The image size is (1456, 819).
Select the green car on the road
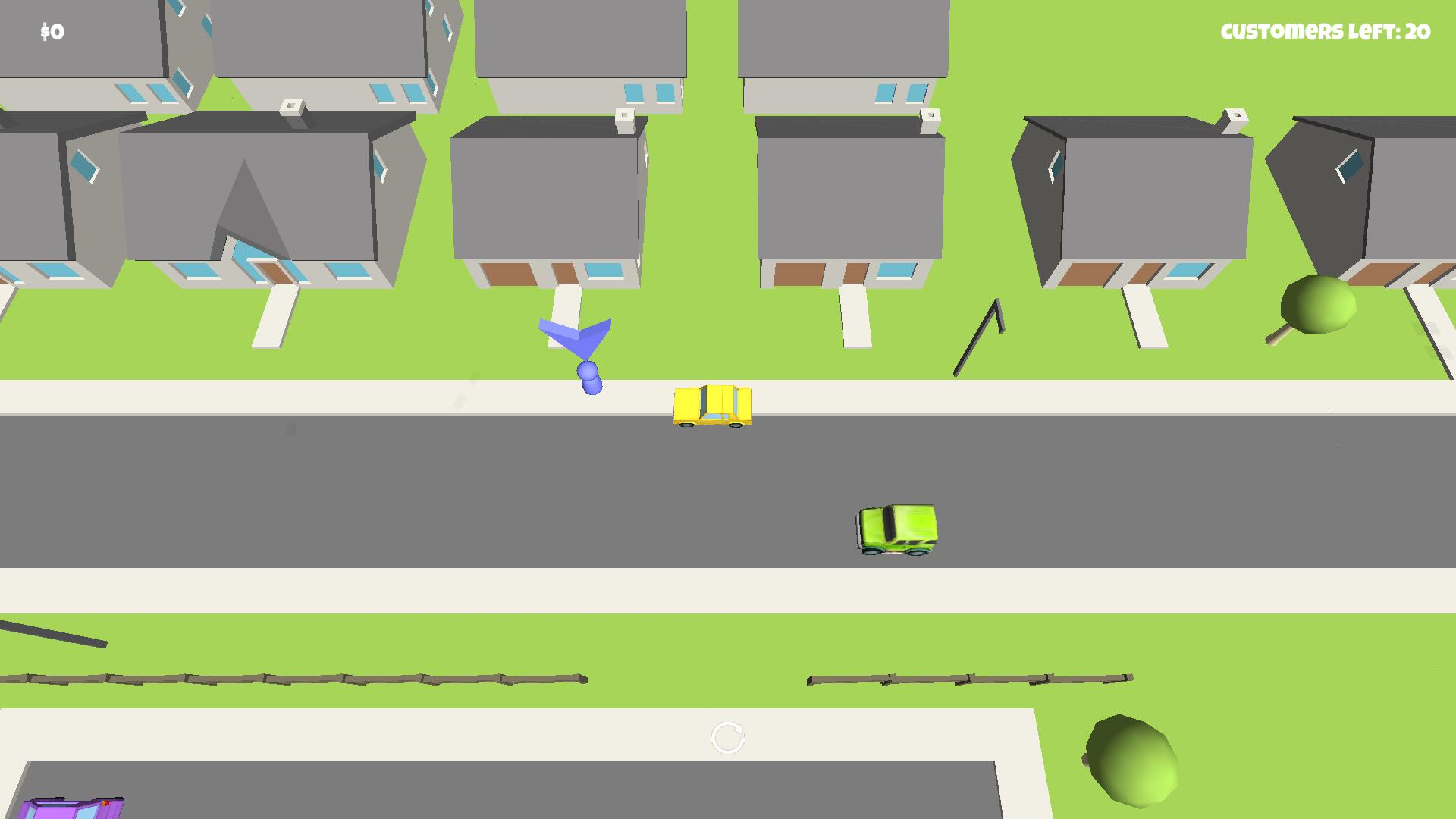899,531
